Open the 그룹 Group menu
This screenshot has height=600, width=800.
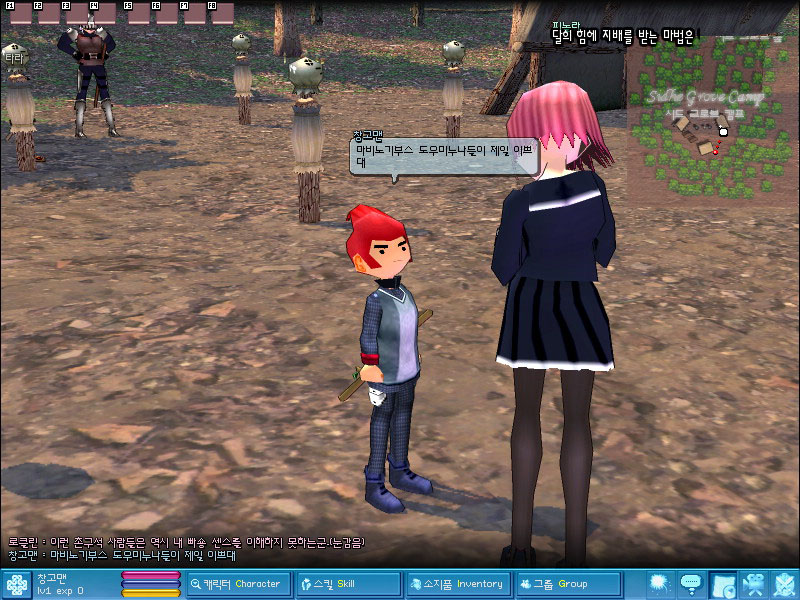click(565, 584)
